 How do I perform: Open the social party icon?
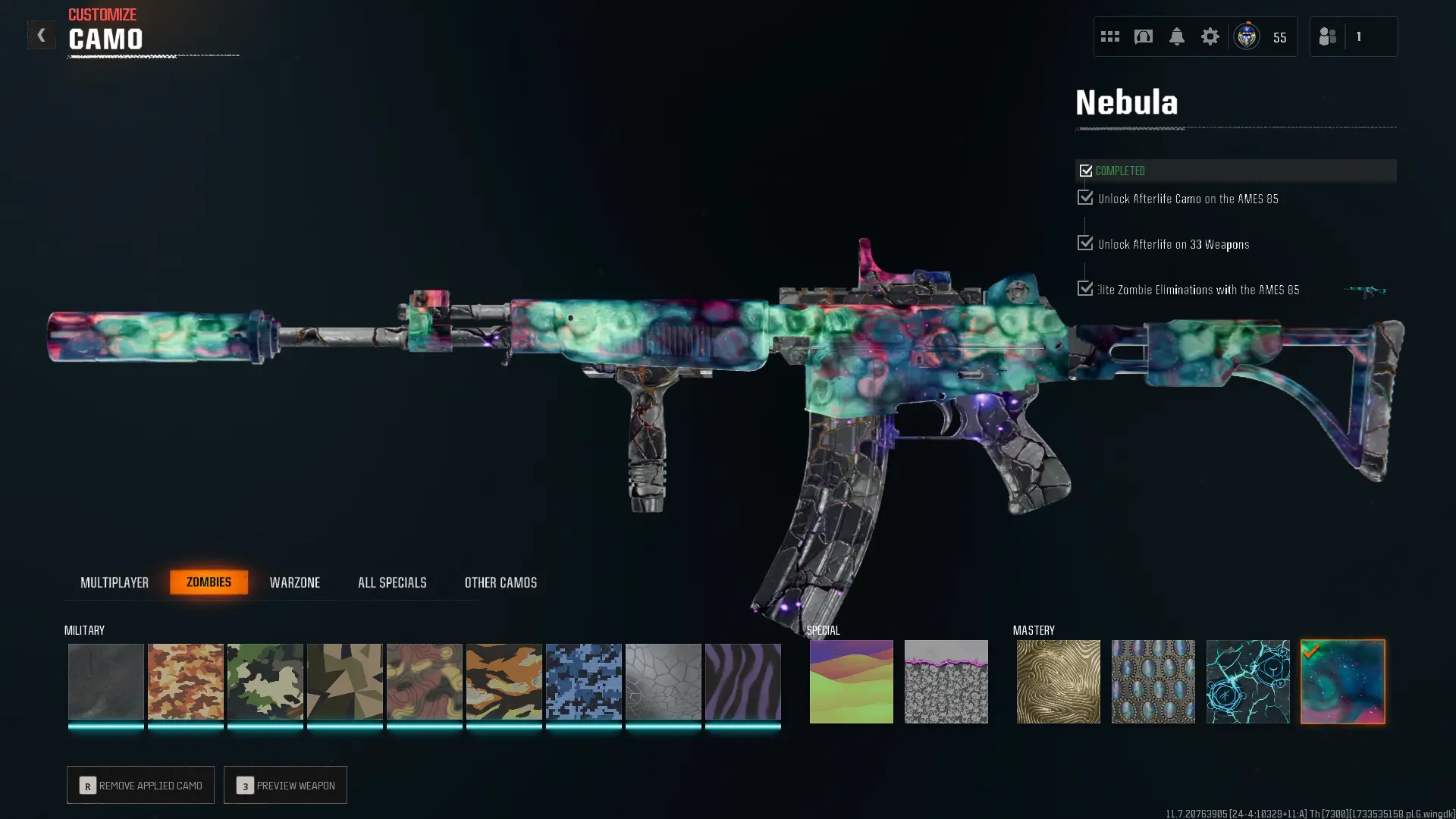(x=1327, y=36)
